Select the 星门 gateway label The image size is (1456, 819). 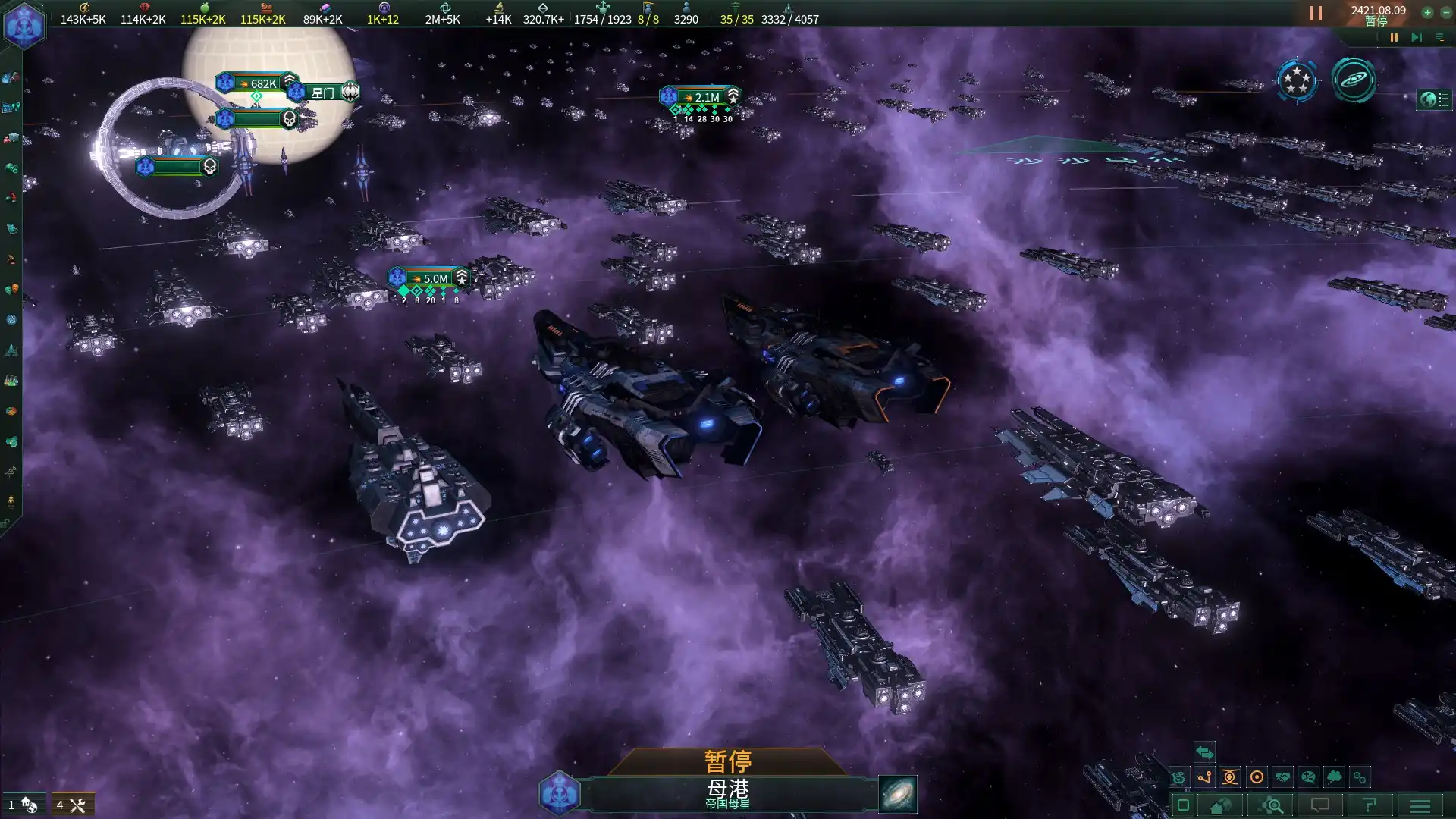tap(324, 93)
